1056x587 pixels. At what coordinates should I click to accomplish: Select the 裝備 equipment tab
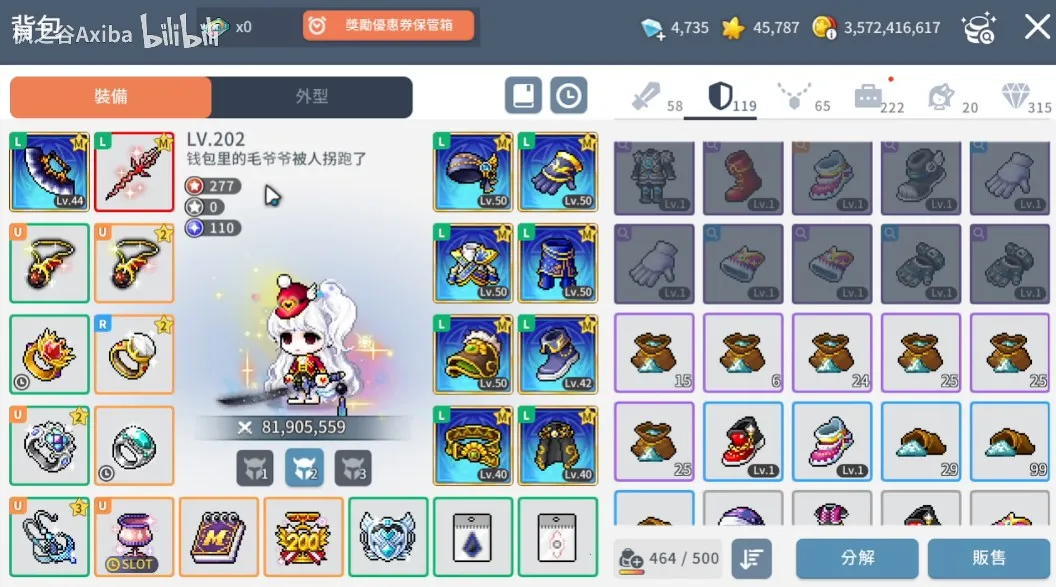(111, 97)
